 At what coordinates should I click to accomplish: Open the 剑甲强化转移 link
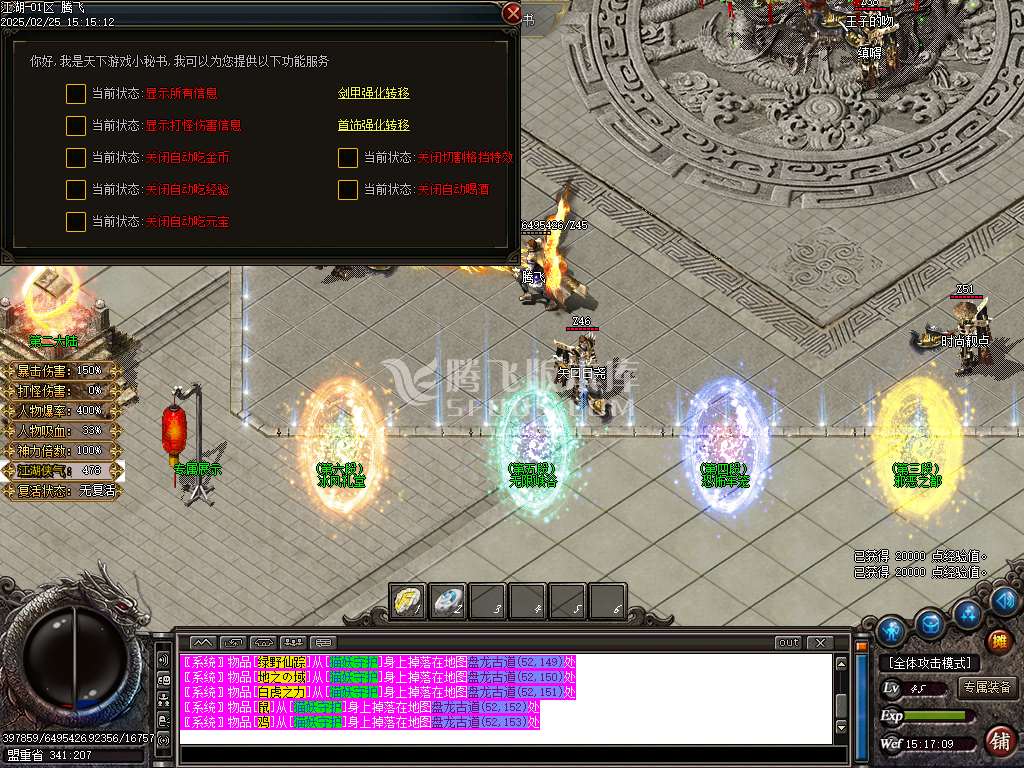[374, 93]
